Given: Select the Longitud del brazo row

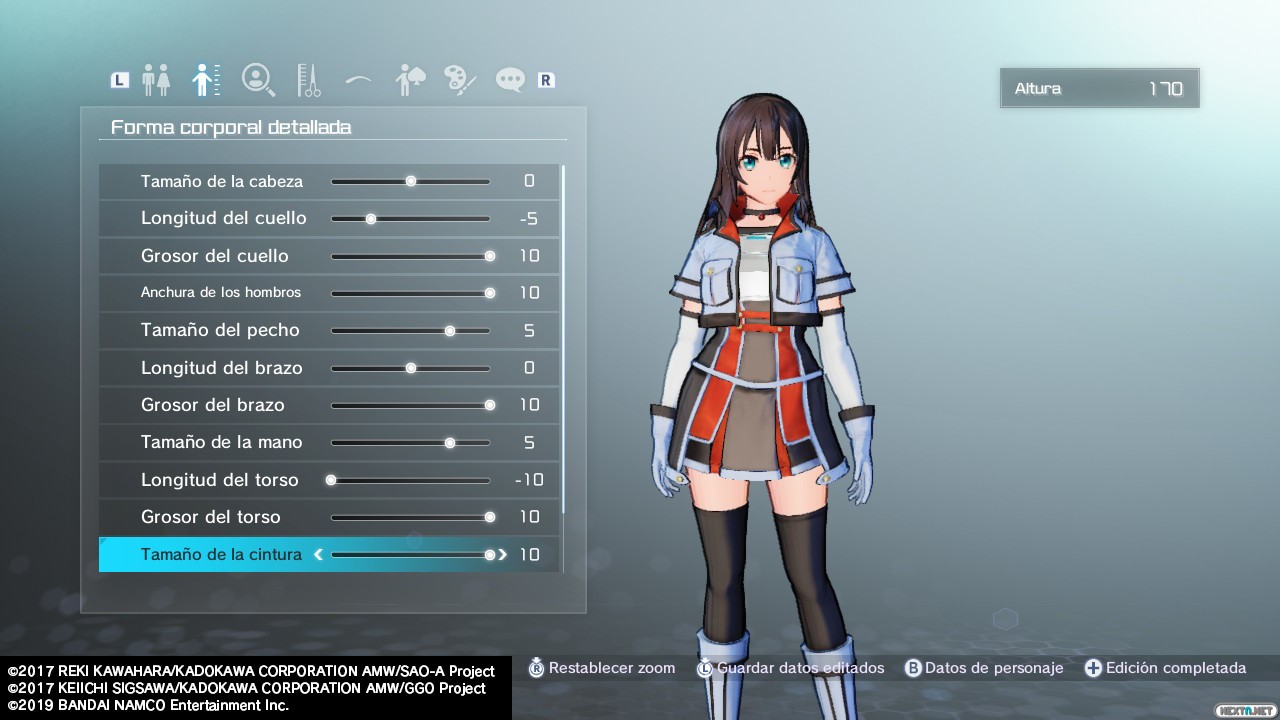Looking at the screenshot, I should tap(222, 368).
